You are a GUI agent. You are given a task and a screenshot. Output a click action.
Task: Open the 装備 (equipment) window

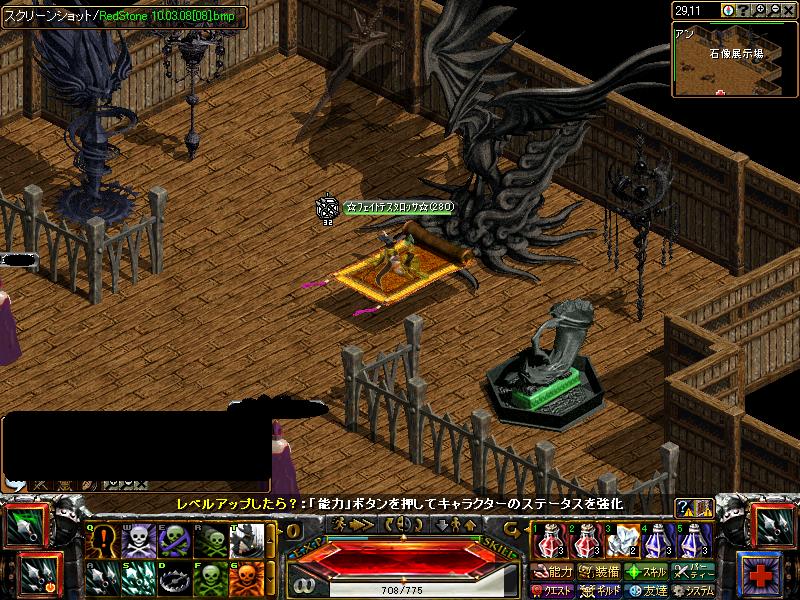tap(600, 572)
